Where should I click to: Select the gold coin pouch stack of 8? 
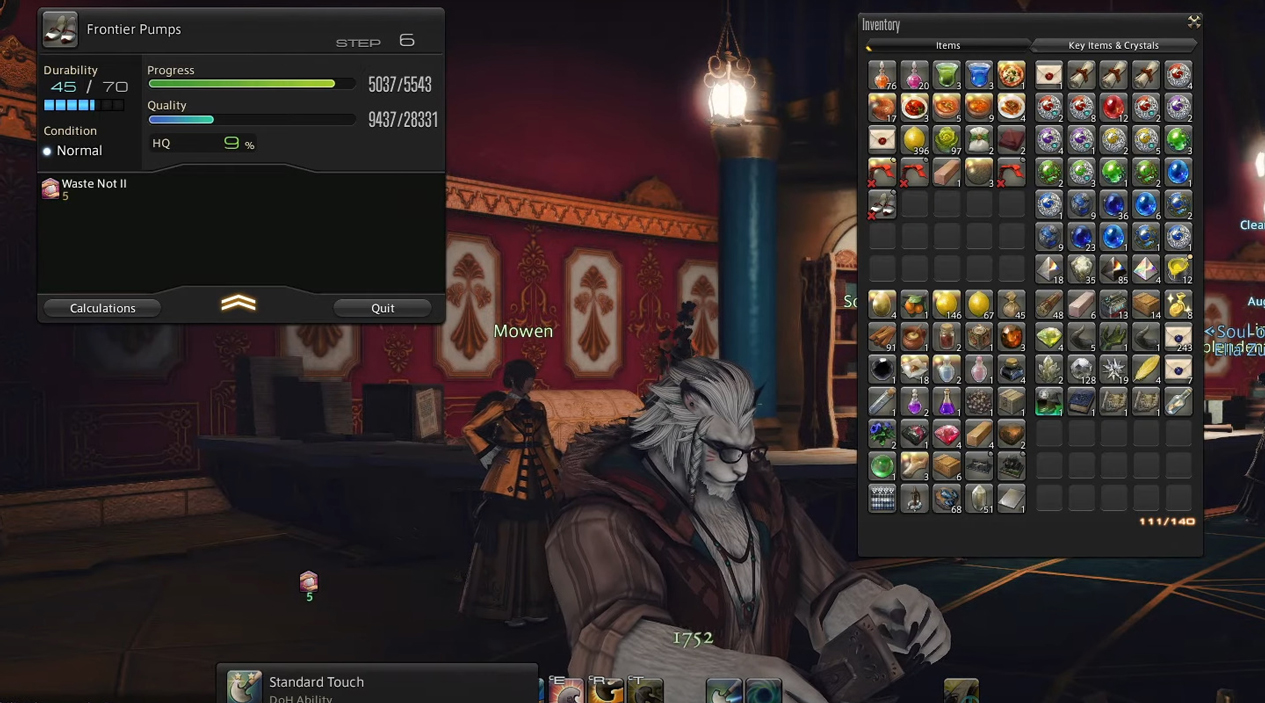[1178, 304]
